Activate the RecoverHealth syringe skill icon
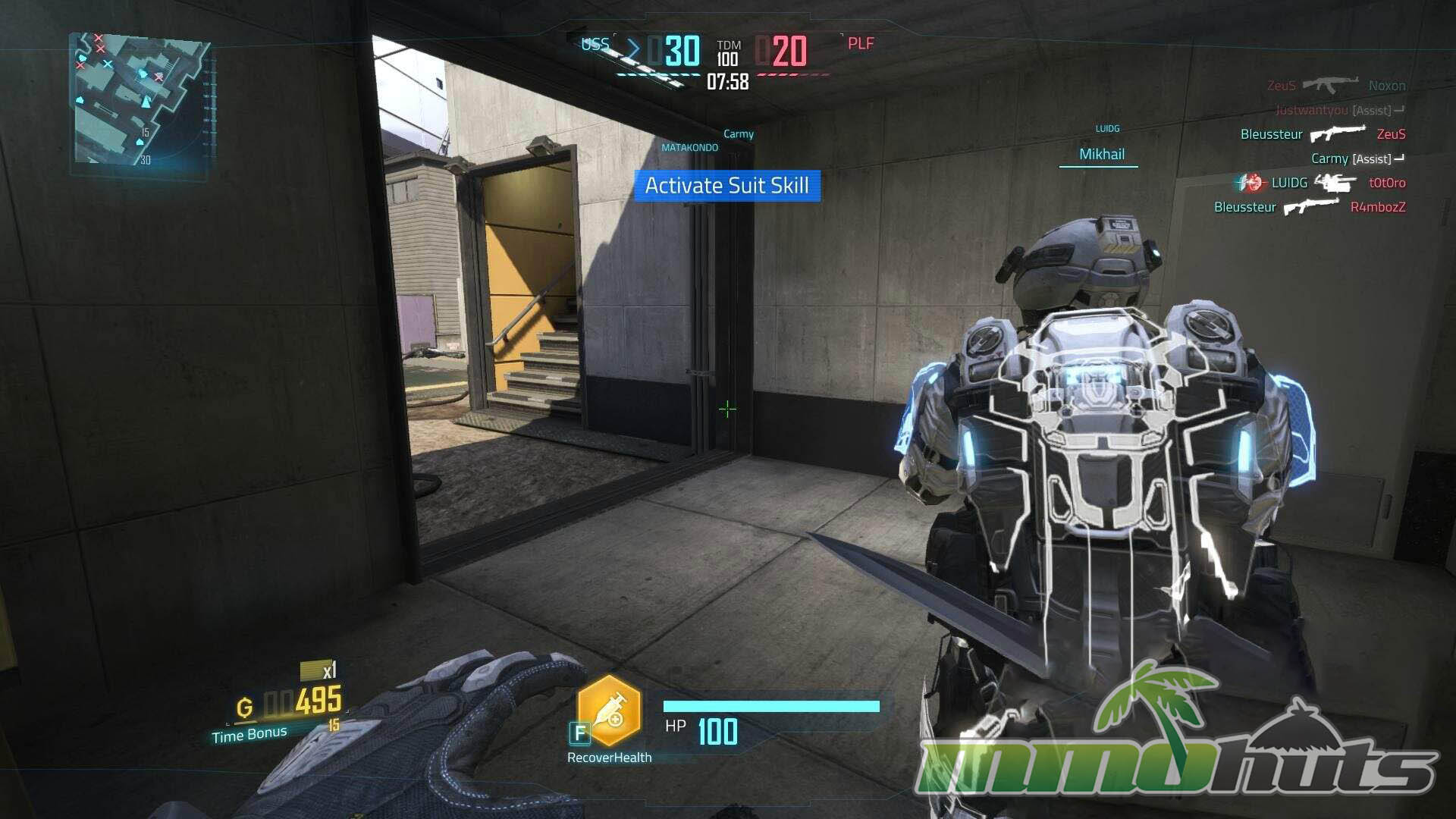 (x=610, y=712)
